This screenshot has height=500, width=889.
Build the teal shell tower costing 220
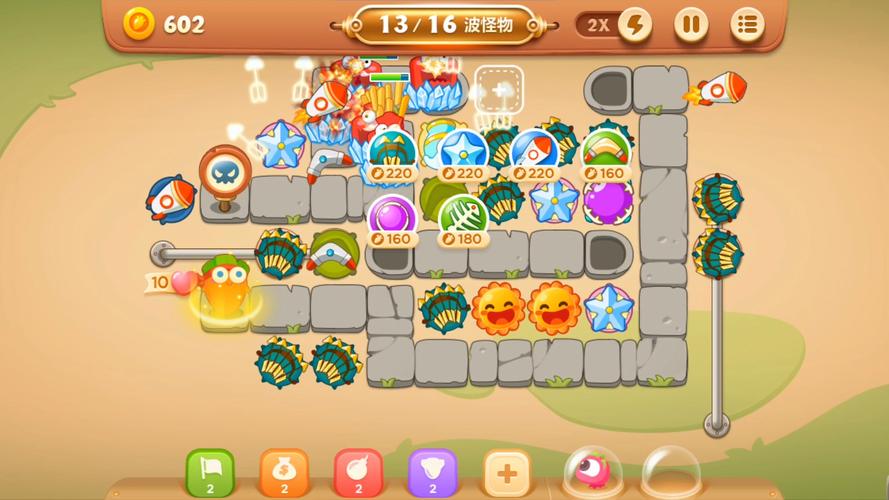(x=392, y=153)
